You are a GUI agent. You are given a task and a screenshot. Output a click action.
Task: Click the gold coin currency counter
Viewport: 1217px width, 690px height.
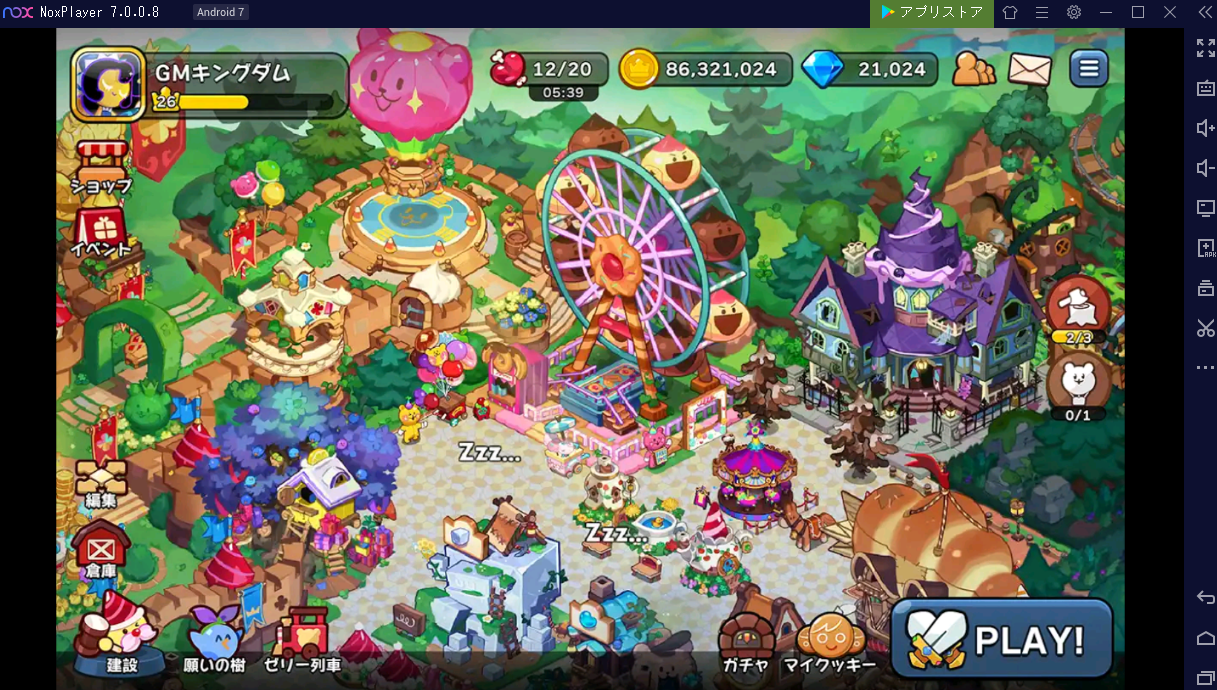(x=705, y=69)
